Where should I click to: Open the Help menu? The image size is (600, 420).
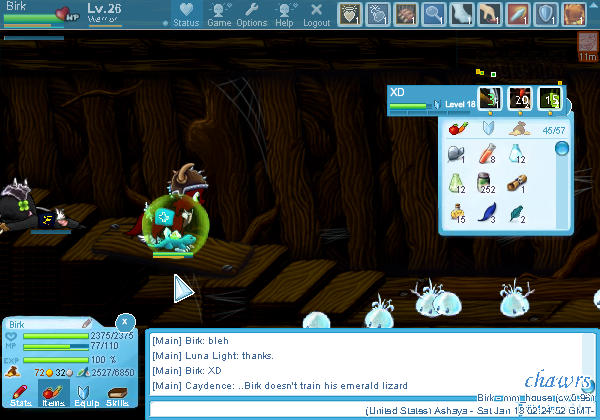(x=285, y=14)
